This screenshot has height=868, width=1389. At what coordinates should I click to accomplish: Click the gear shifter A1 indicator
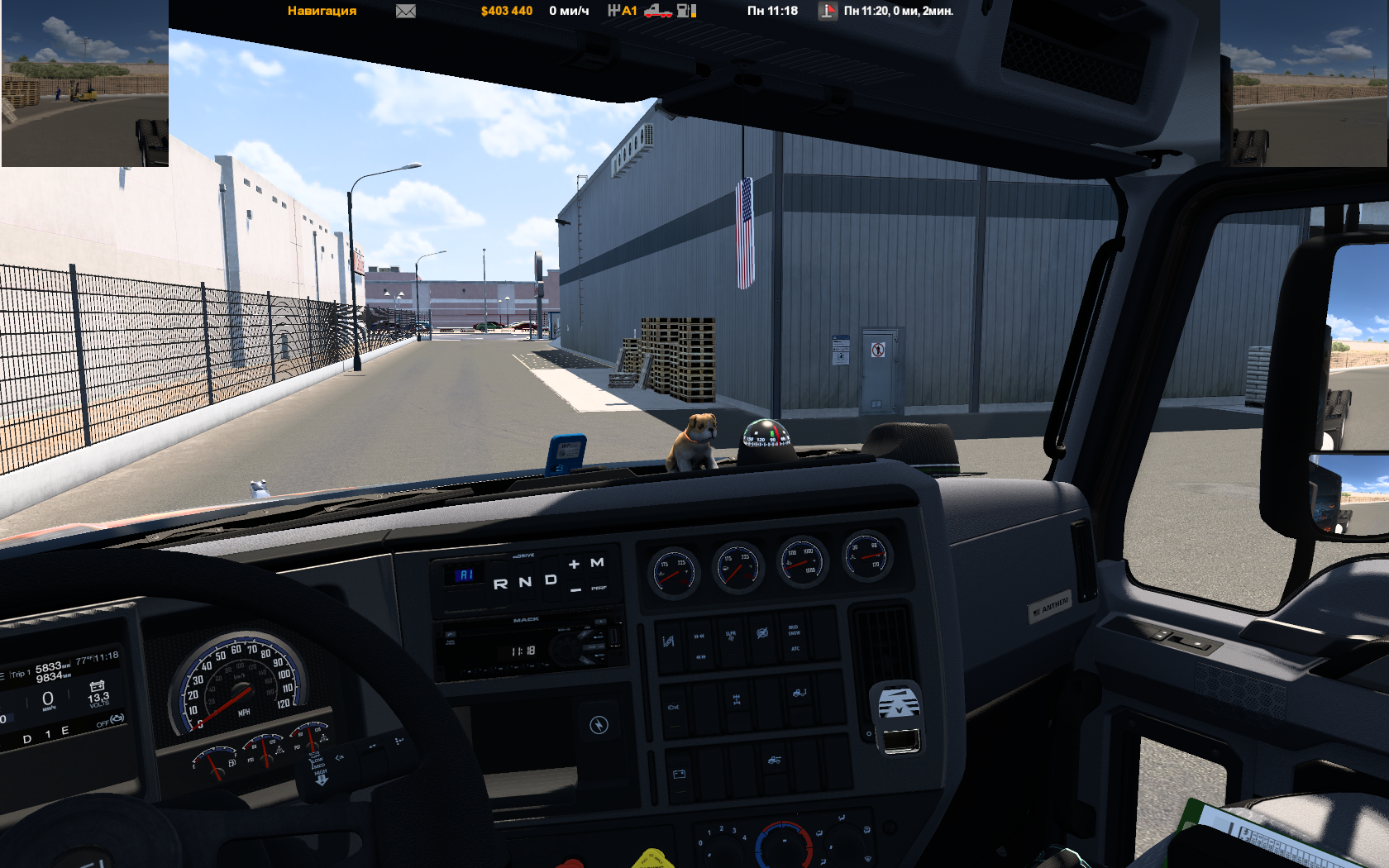coord(623,11)
